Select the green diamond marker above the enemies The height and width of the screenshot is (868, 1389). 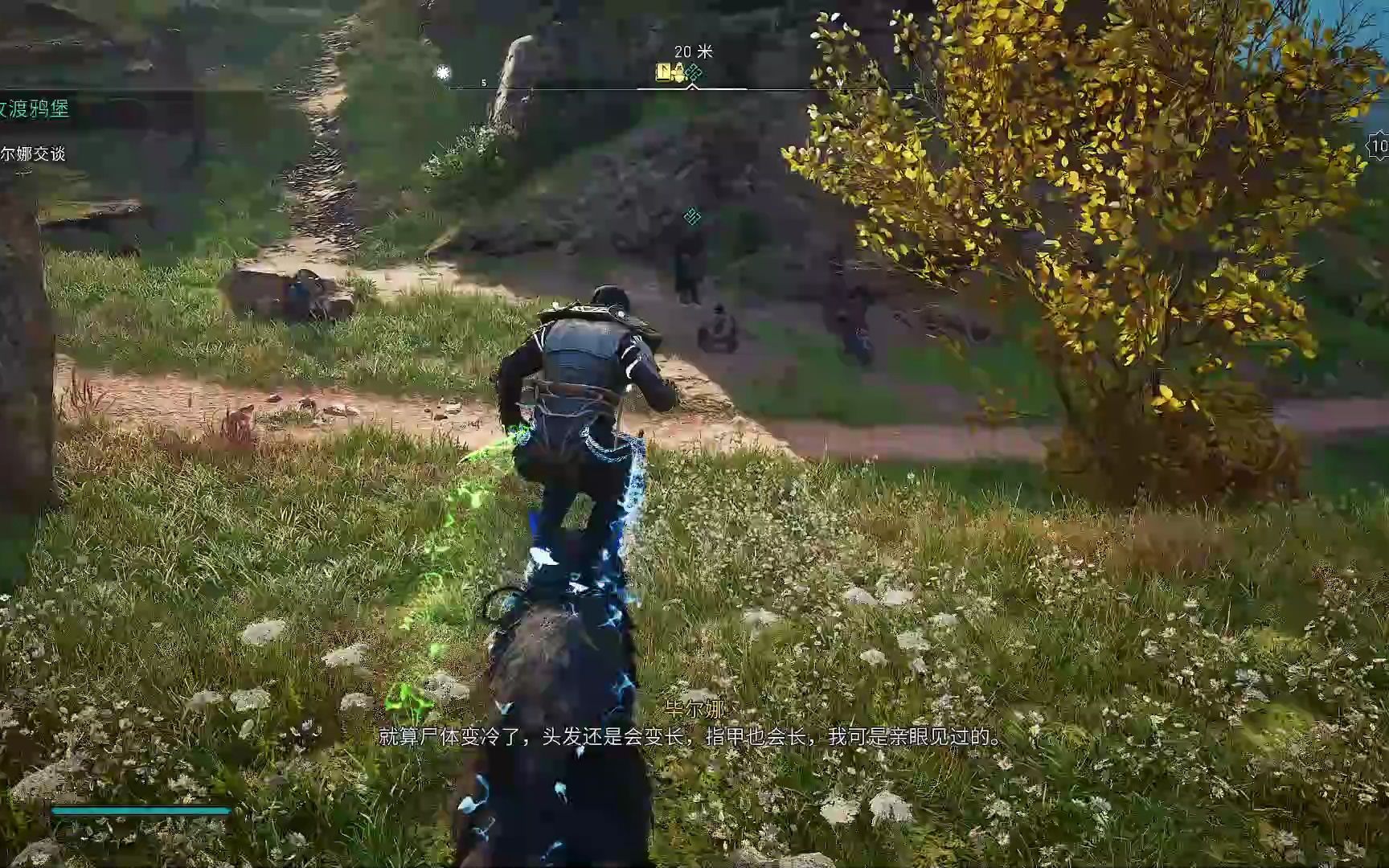pos(690,215)
